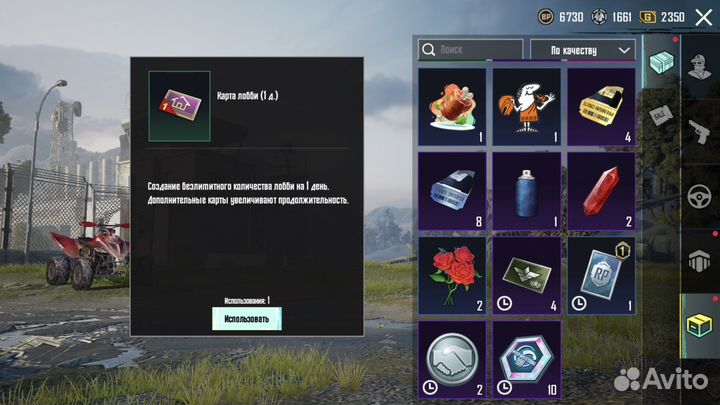Select the roasted meat dish item
This screenshot has height=405, width=720.
[452, 106]
